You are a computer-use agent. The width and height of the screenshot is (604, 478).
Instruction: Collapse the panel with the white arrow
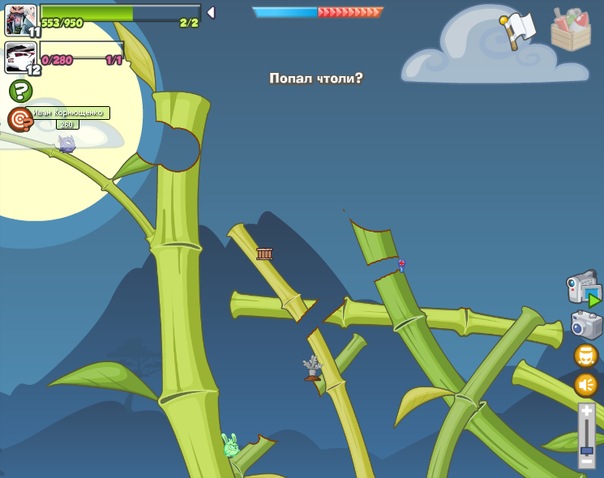(x=210, y=12)
